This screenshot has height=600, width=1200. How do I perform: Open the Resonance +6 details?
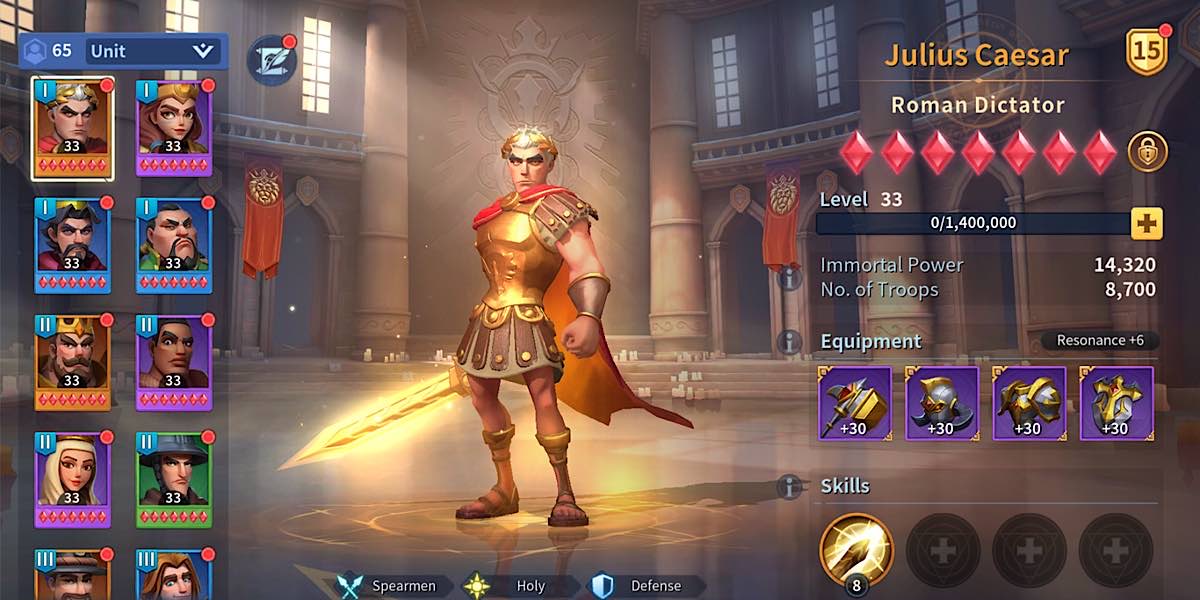(x=1100, y=340)
